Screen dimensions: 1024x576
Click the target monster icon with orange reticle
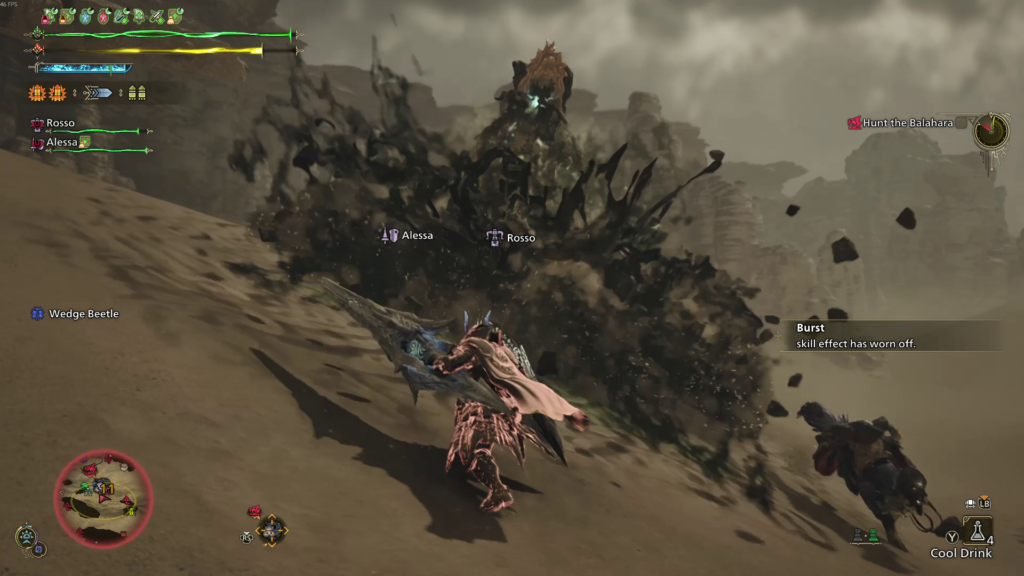click(x=271, y=529)
